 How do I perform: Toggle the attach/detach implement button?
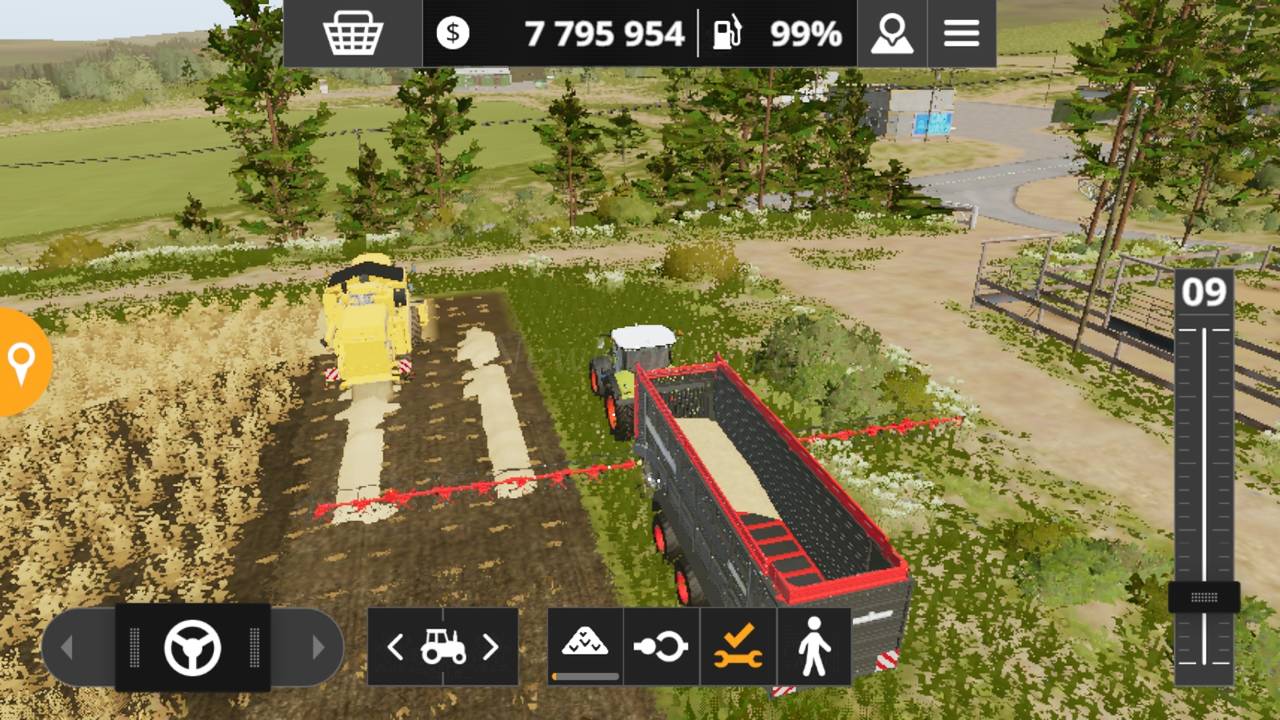click(x=661, y=647)
